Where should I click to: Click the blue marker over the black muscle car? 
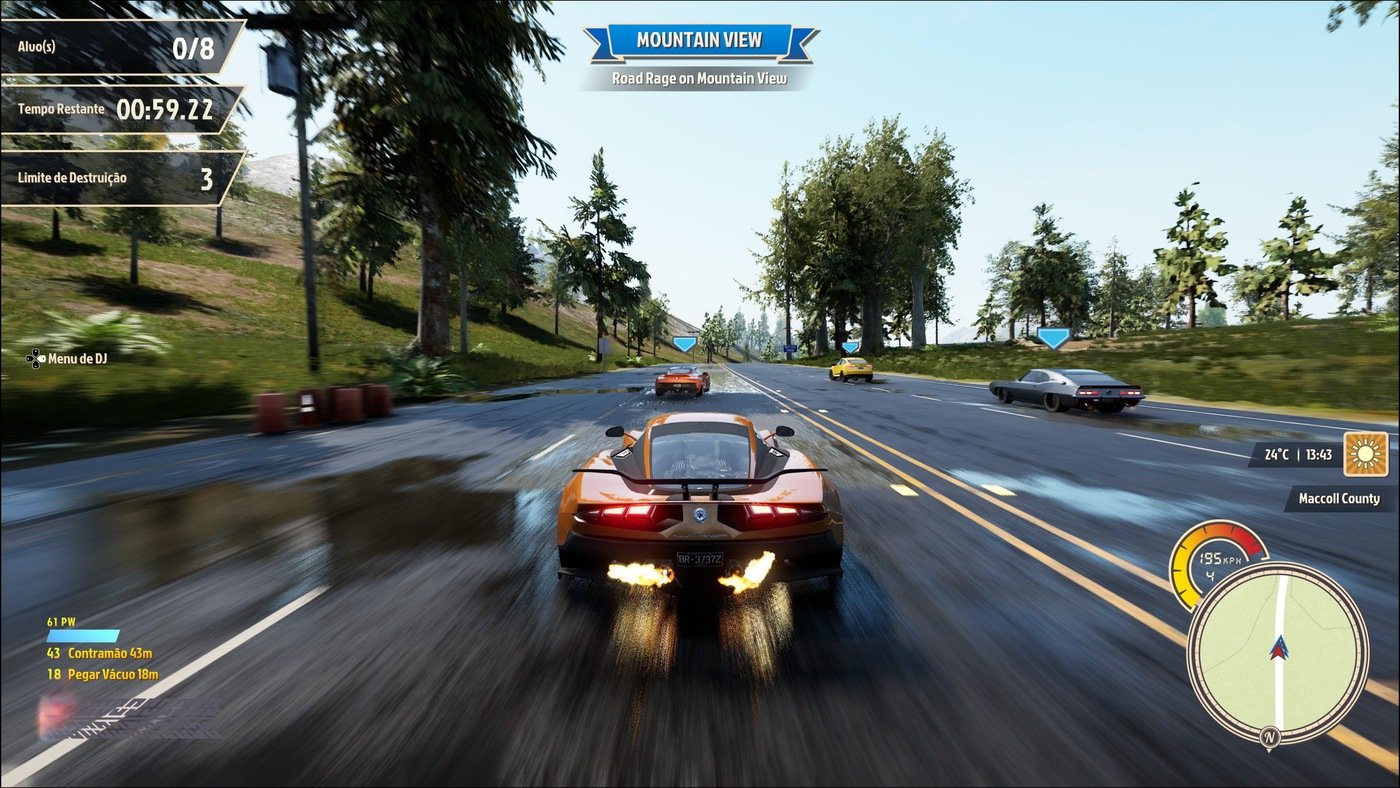[1056, 339]
